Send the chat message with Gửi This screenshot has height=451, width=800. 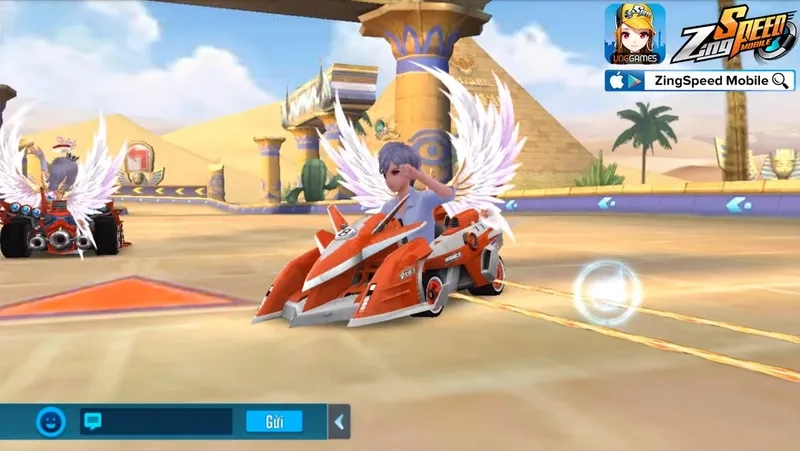(274, 421)
